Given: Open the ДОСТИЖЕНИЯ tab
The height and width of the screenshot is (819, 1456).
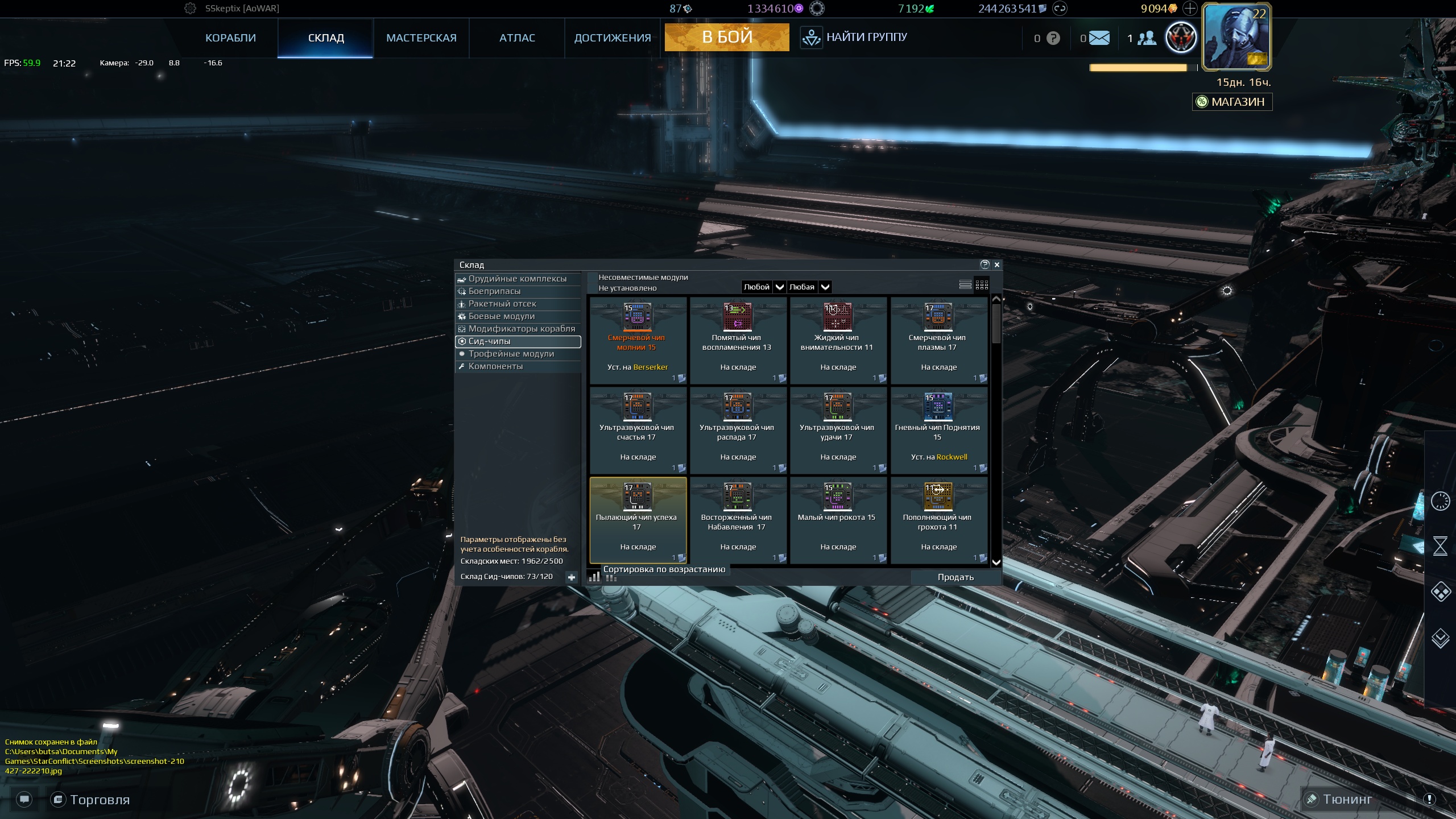Looking at the screenshot, I should (613, 38).
